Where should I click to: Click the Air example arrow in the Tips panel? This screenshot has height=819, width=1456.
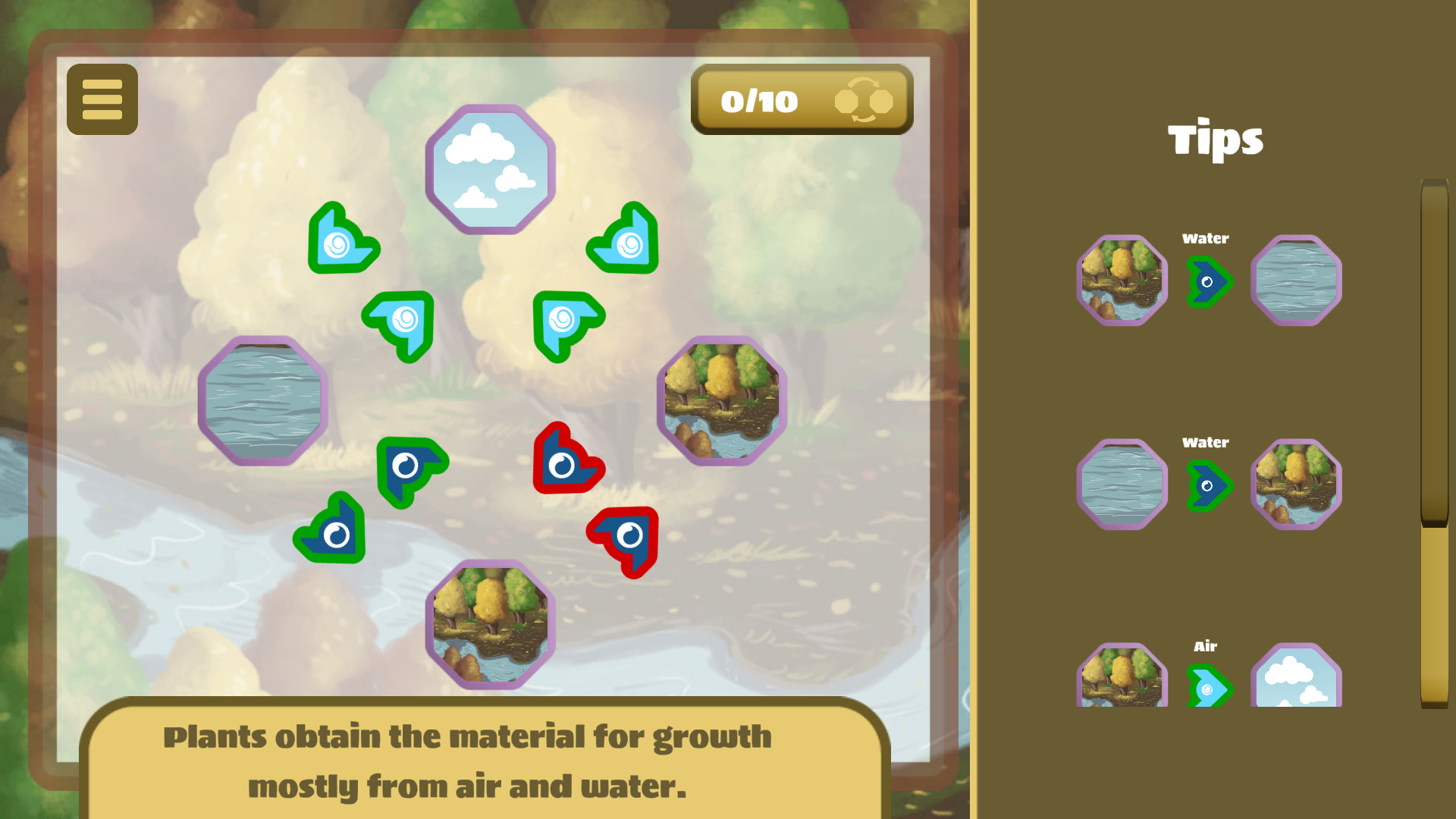[x=1209, y=690]
